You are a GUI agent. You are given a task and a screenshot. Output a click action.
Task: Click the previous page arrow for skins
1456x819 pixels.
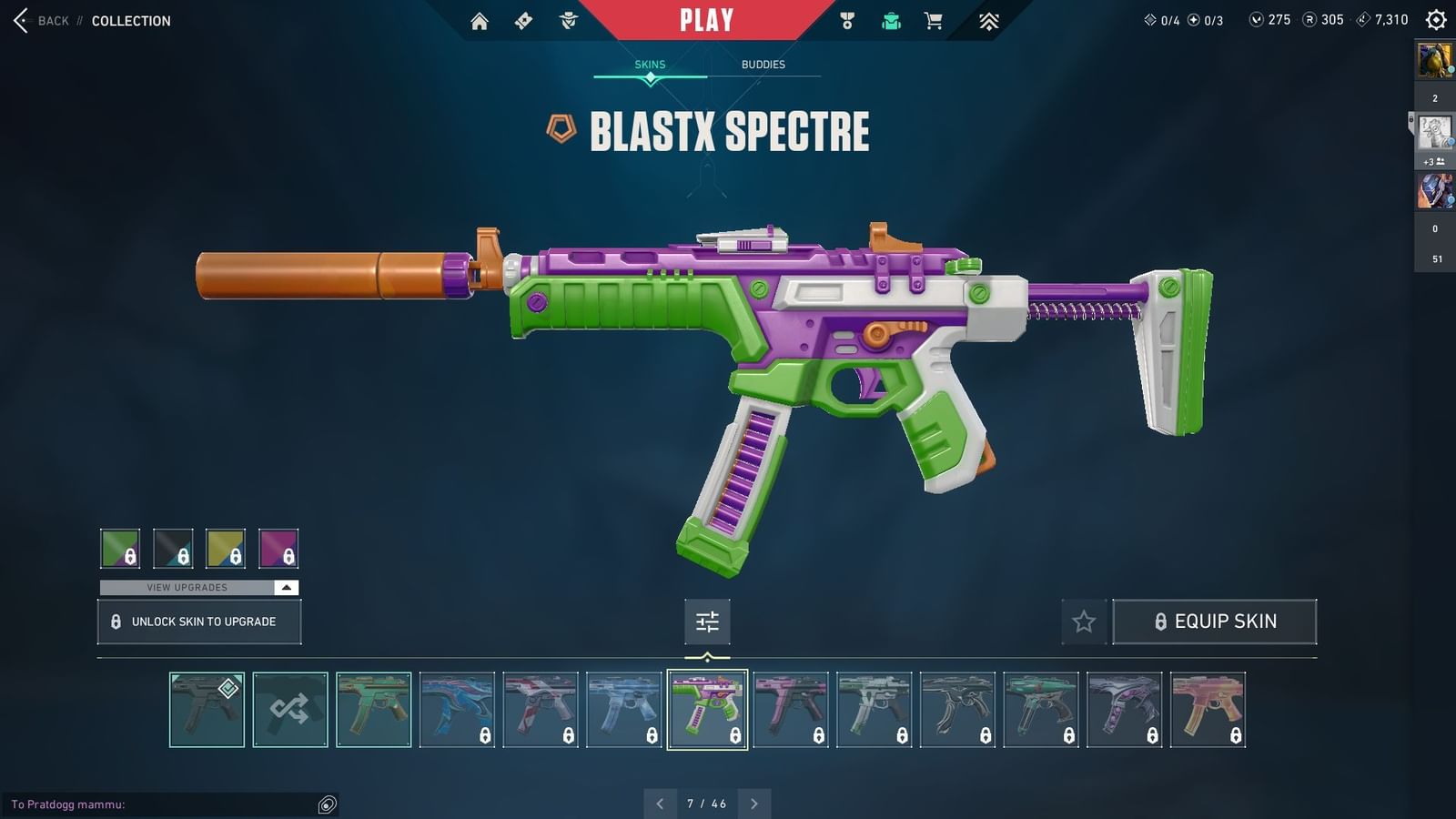coord(661,804)
